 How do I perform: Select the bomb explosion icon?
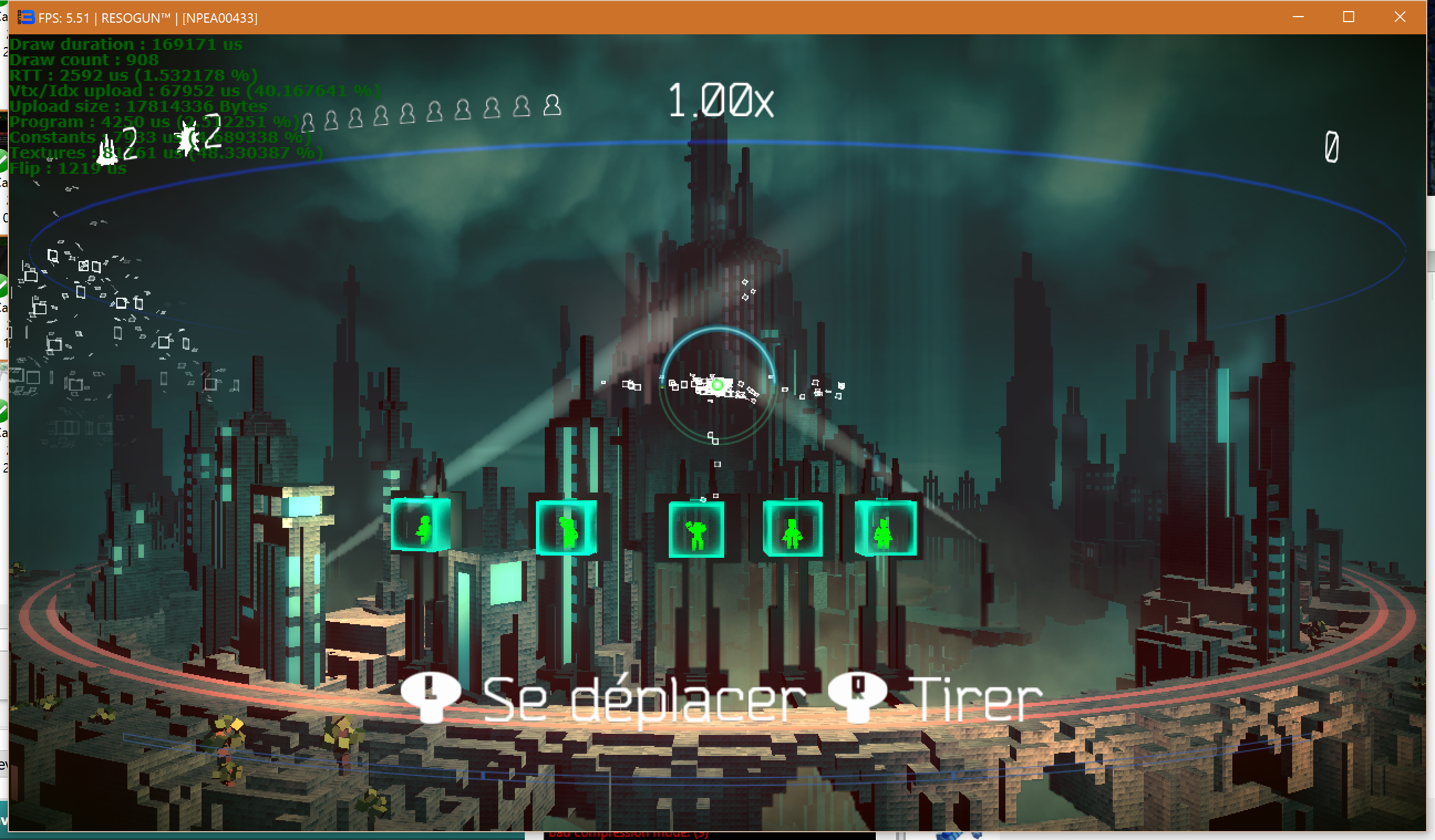coord(187,138)
